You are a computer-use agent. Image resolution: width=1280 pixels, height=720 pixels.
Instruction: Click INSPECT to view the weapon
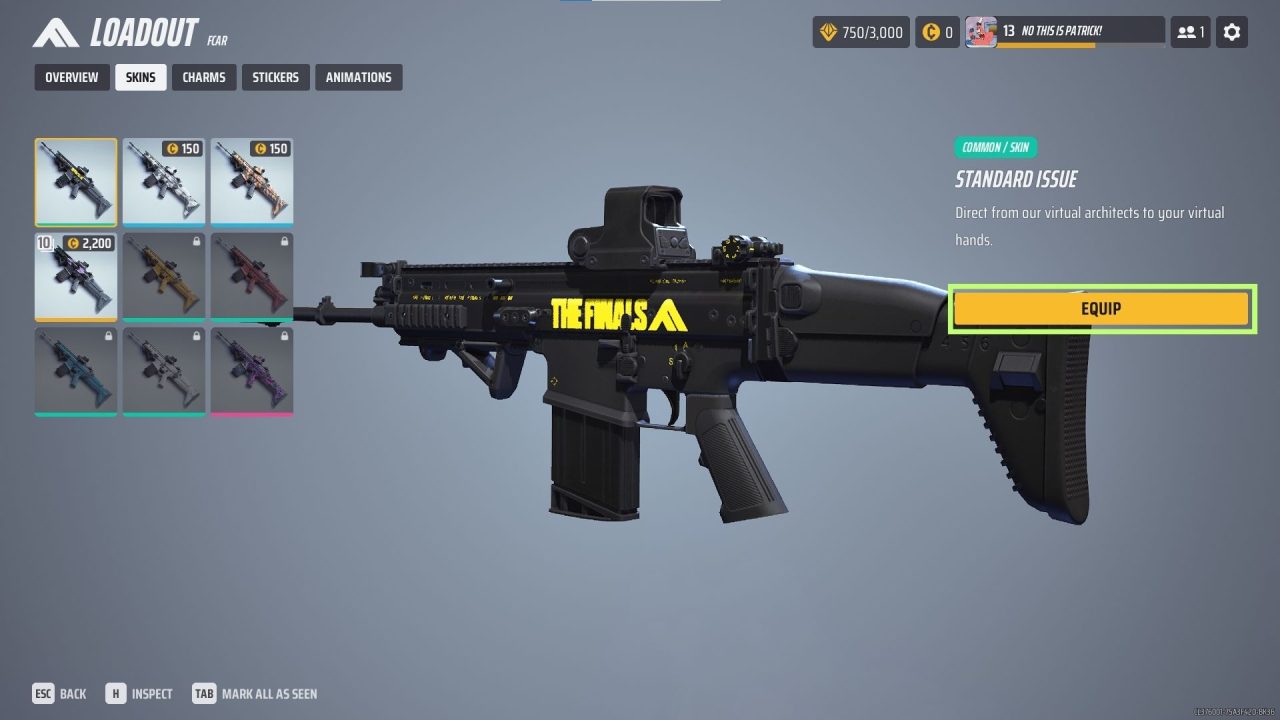pyautogui.click(x=139, y=693)
